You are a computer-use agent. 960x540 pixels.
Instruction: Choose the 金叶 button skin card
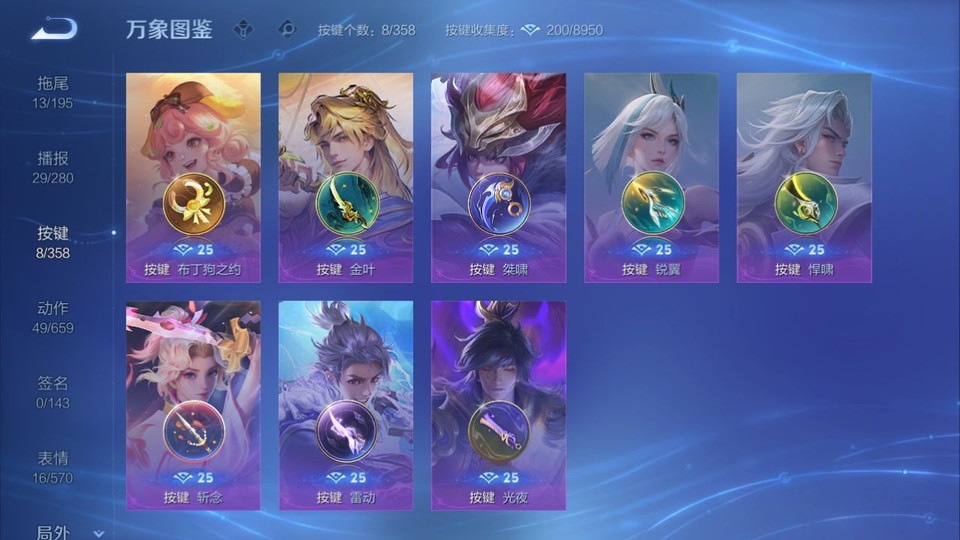346,177
